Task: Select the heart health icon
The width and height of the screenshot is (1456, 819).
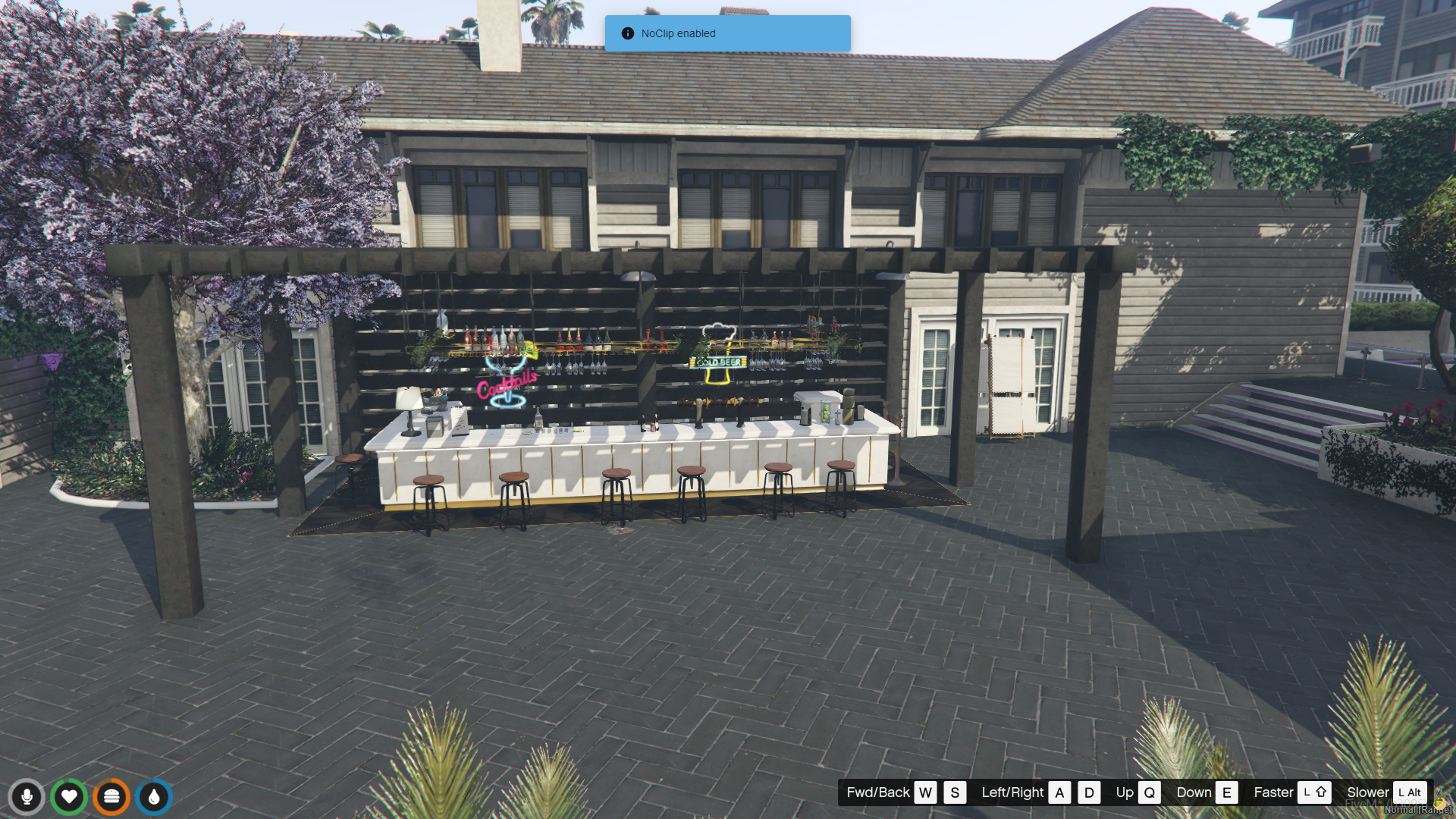Action: [69, 797]
